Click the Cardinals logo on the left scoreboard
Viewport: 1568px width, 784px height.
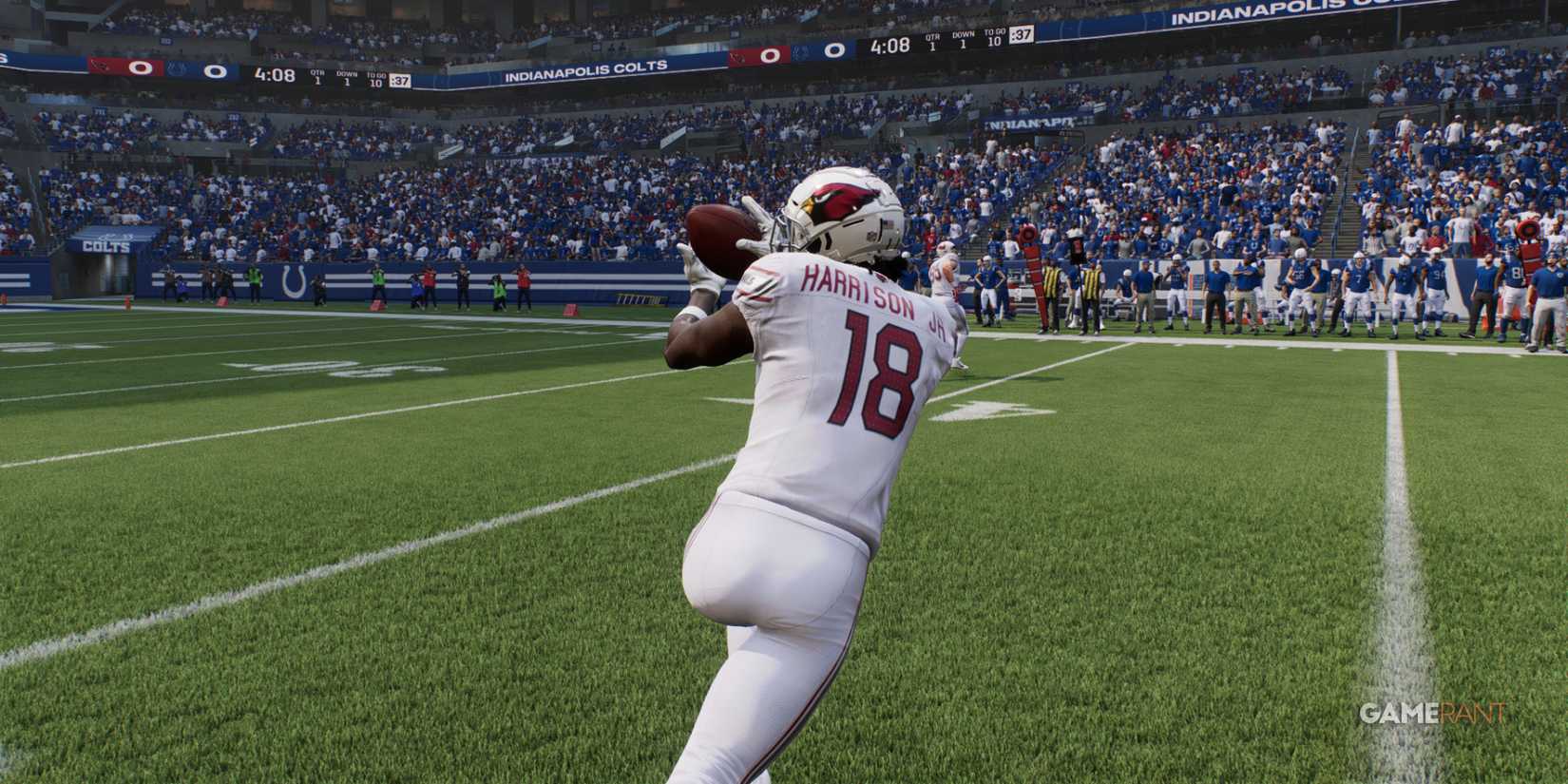[x=100, y=67]
